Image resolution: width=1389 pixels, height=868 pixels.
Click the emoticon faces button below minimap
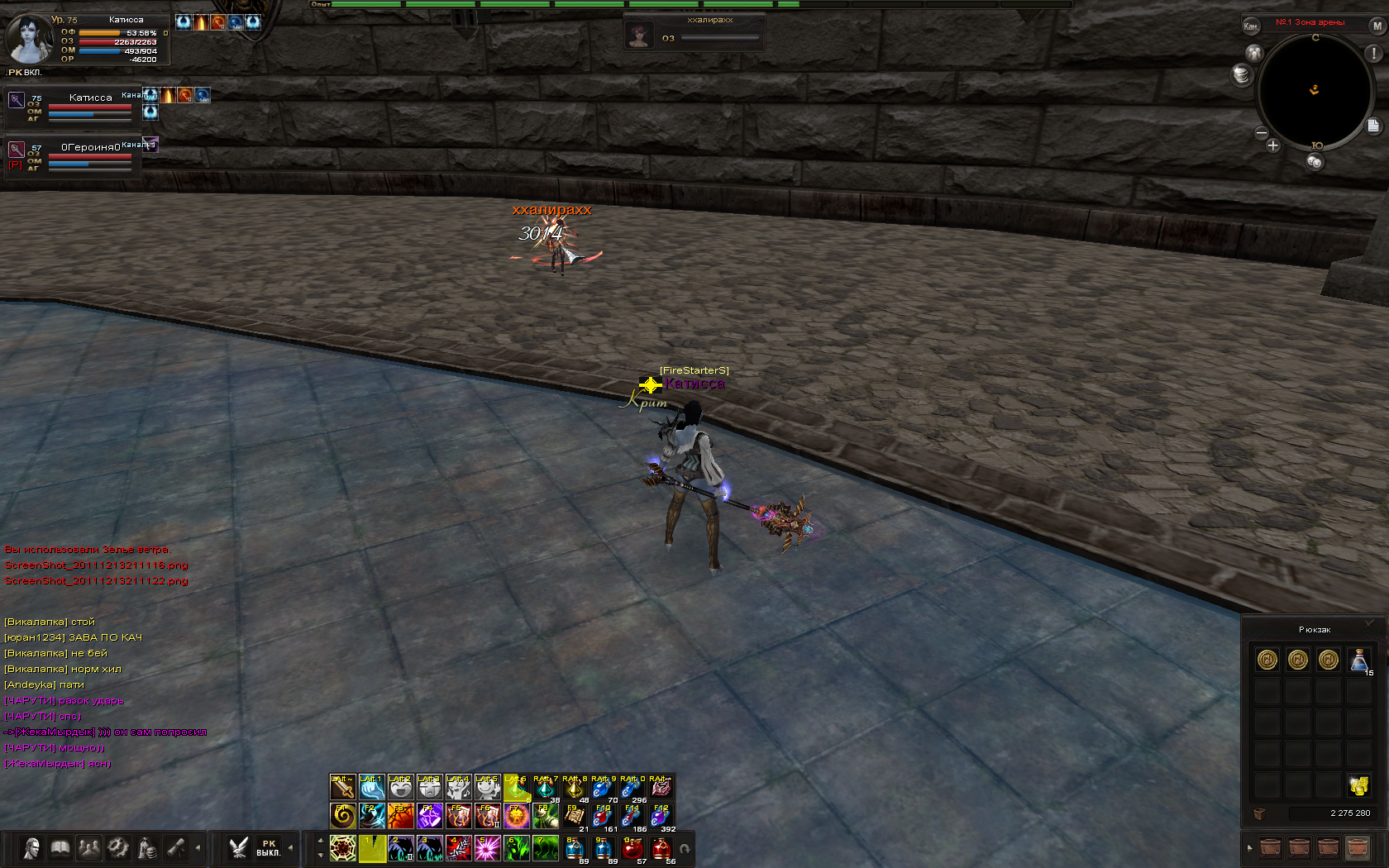point(1315,162)
